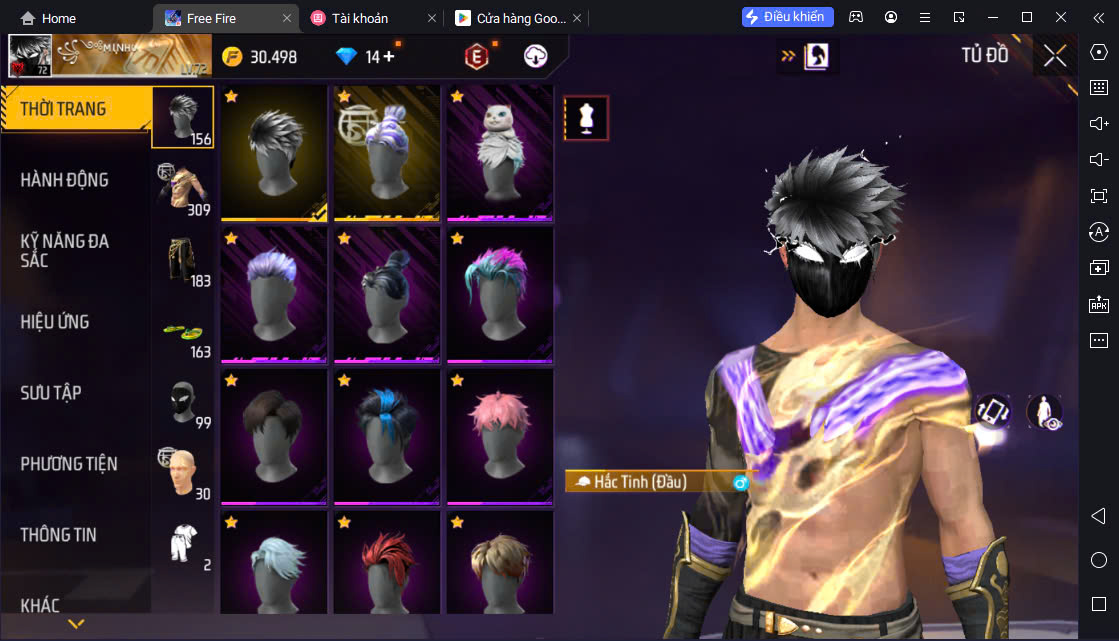Screen dimensions: 1119x641
Task: Select the black hair with blue streak
Action: point(386,437)
